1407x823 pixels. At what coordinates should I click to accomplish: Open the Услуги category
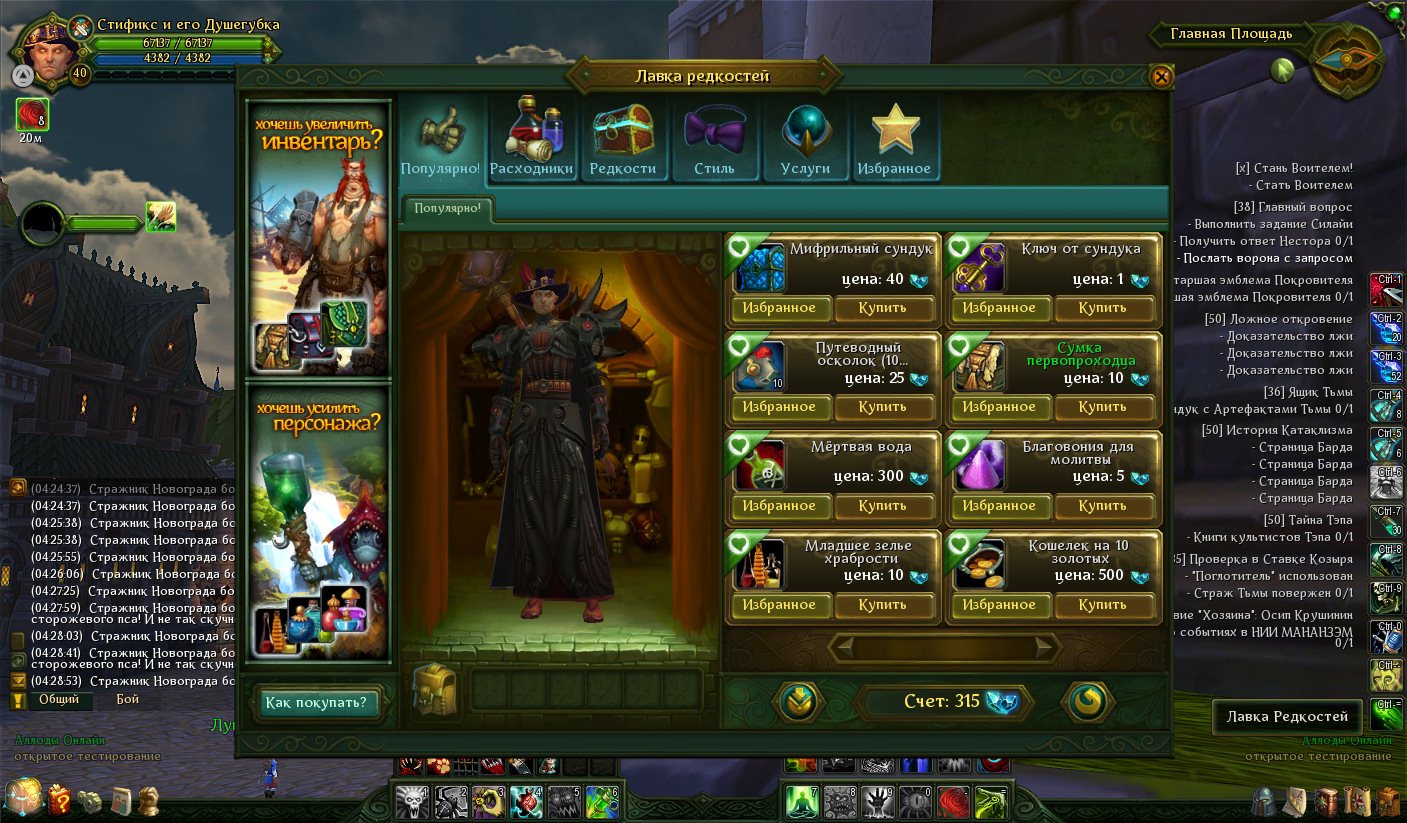(x=805, y=137)
